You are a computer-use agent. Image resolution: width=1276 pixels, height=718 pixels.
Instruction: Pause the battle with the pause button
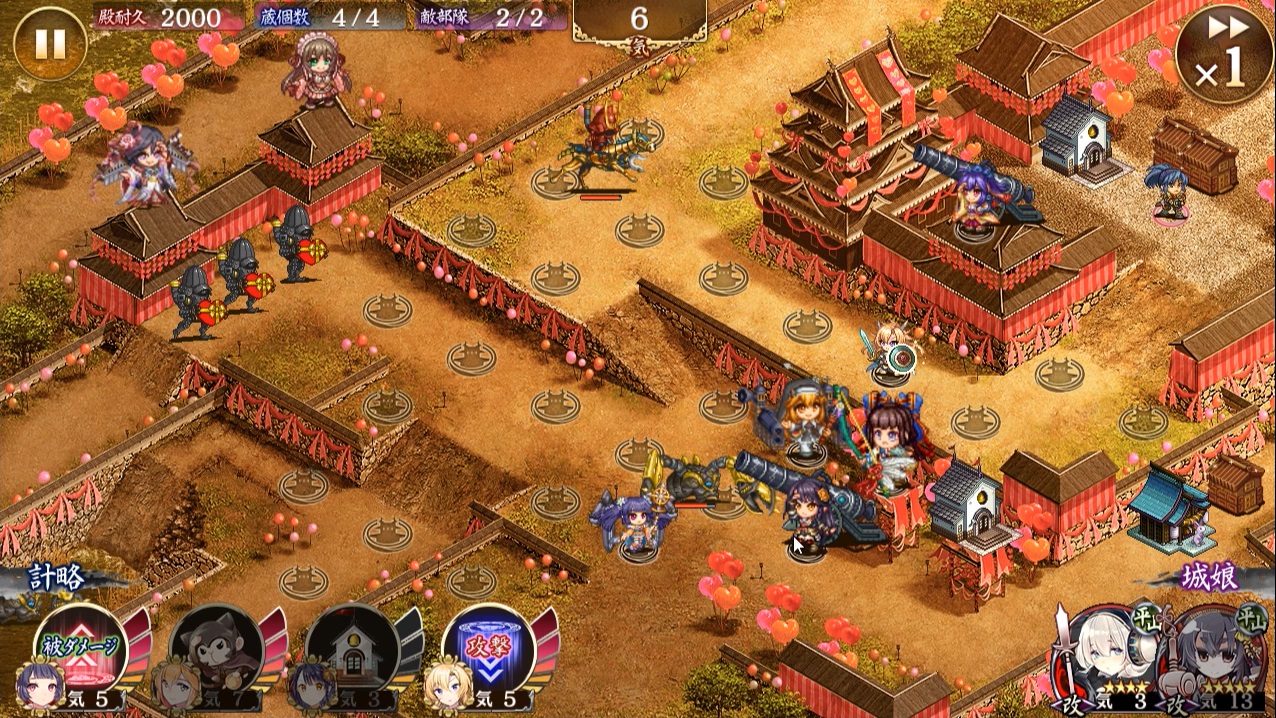coord(50,44)
